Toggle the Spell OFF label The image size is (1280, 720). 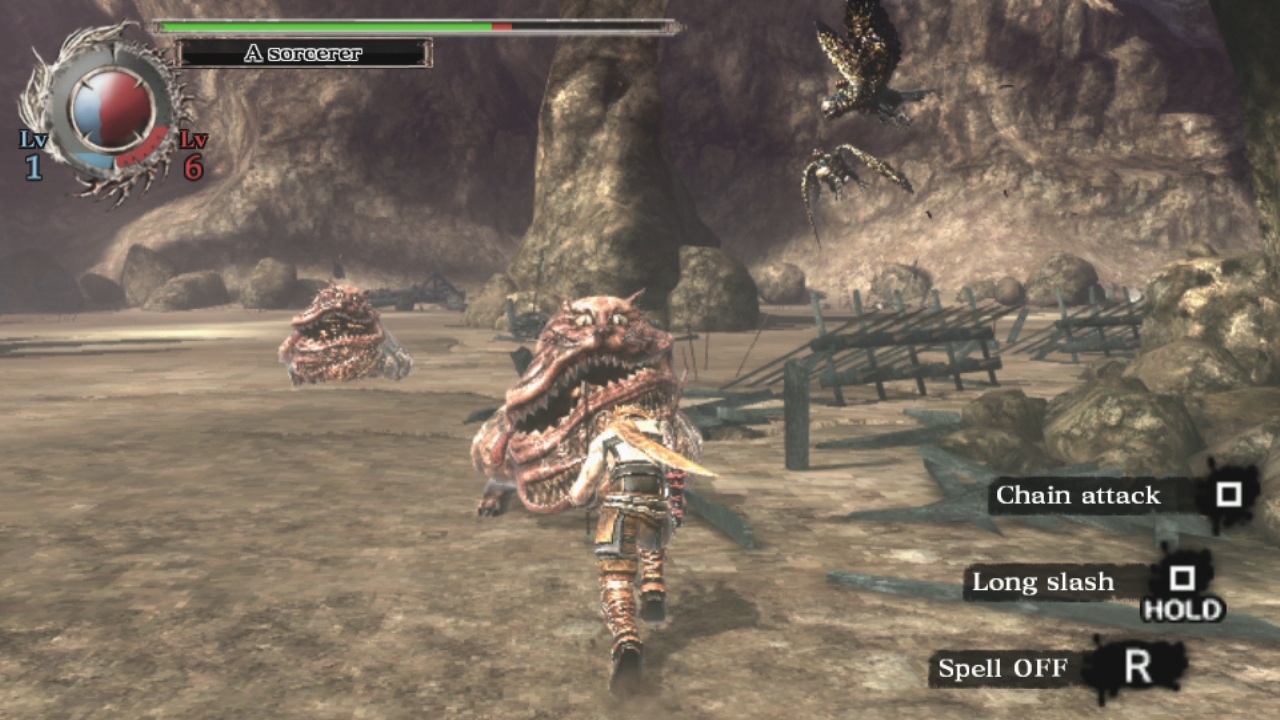(x=1003, y=668)
